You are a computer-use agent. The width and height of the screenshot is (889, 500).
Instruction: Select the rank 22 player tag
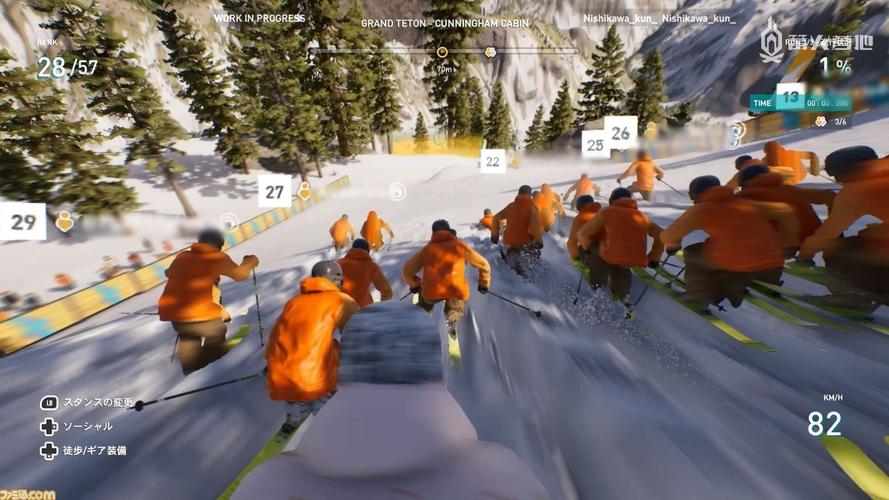point(492,161)
